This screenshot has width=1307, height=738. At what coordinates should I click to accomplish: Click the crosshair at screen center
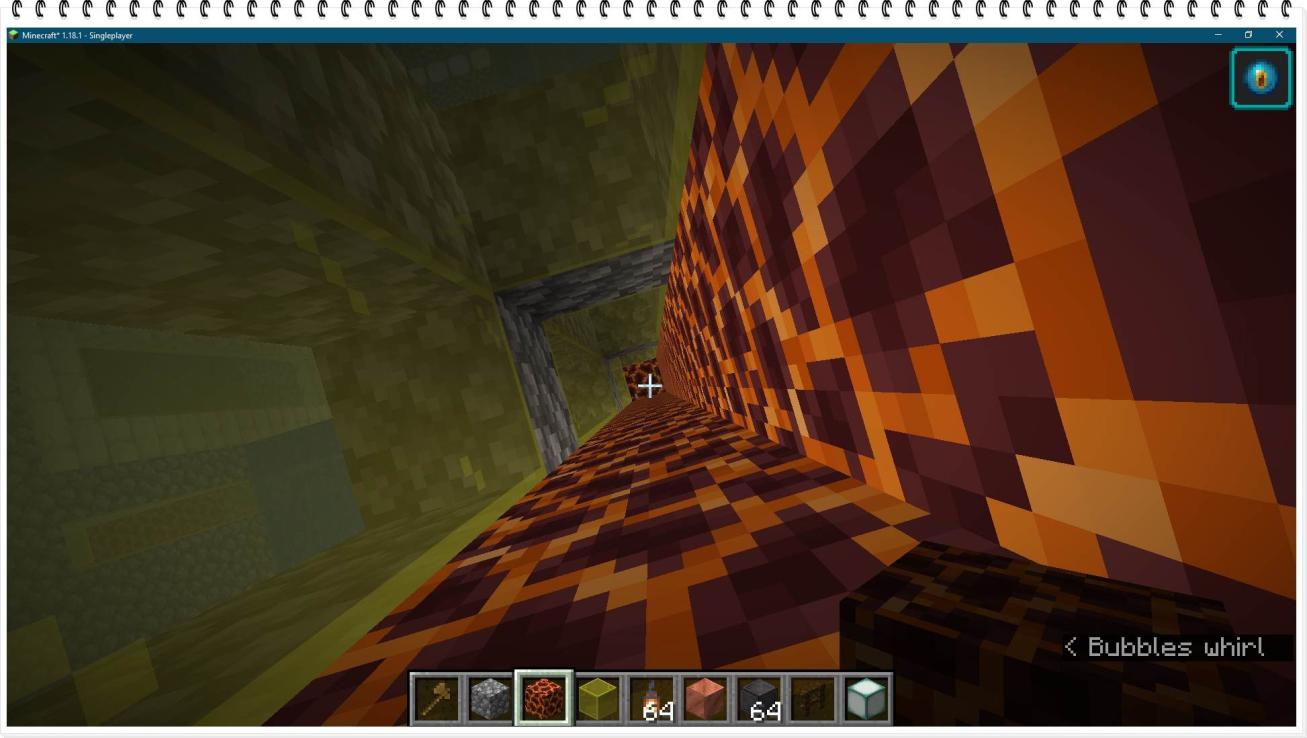point(650,385)
